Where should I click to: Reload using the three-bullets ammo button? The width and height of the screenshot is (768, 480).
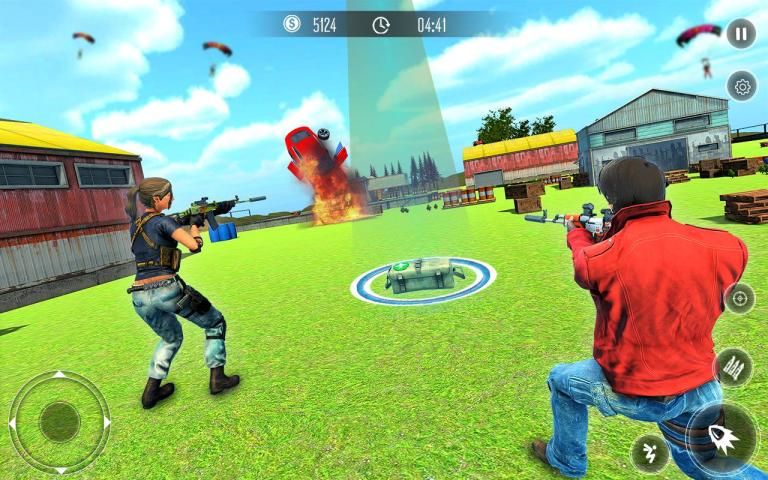pyautogui.click(x=733, y=367)
